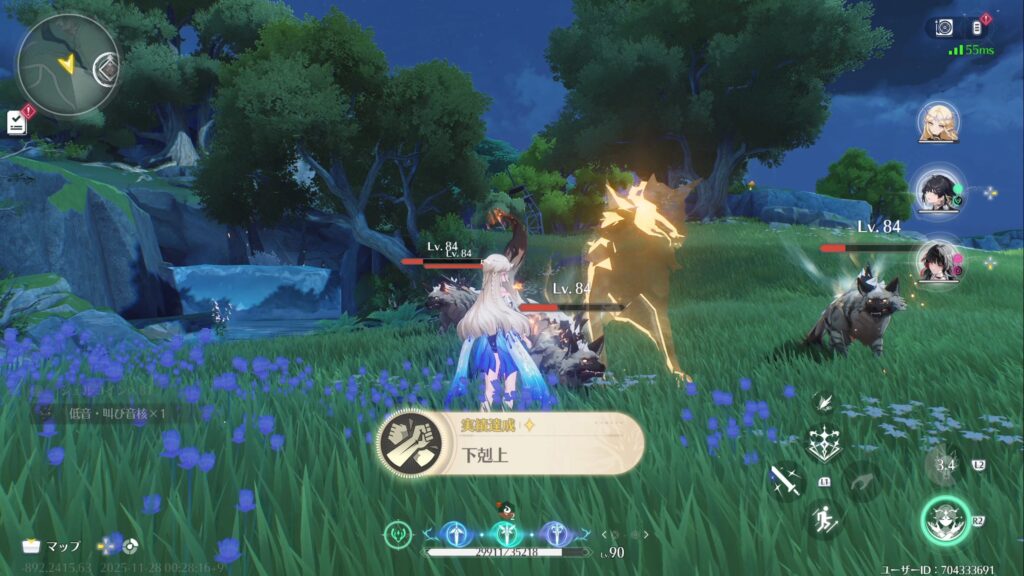Activate the running figure dodge button

tap(825, 519)
